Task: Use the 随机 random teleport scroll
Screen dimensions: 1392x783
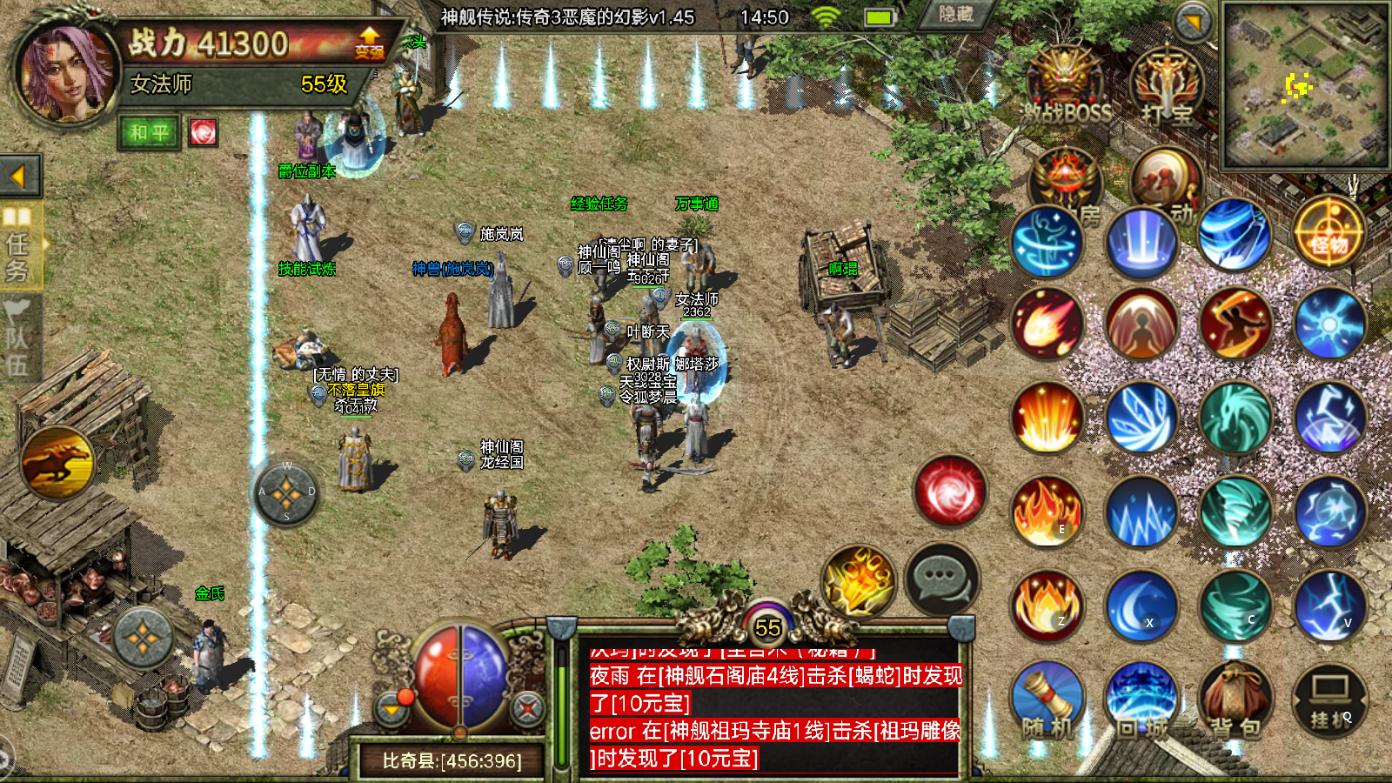Action: click(x=1047, y=699)
